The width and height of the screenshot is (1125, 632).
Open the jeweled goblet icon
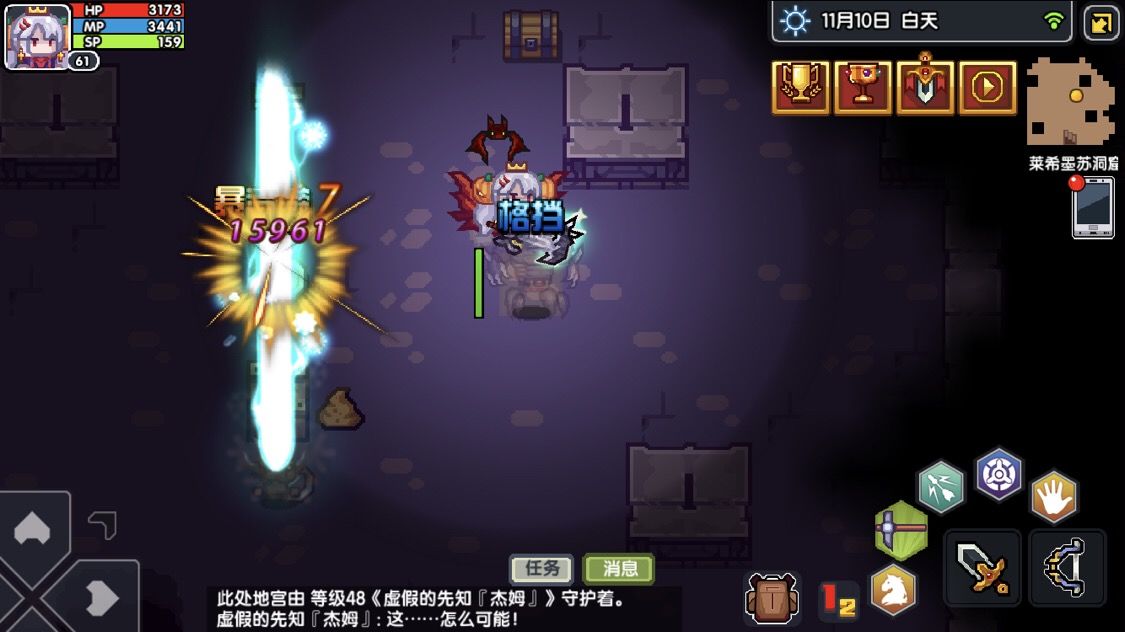pyautogui.click(x=862, y=88)
